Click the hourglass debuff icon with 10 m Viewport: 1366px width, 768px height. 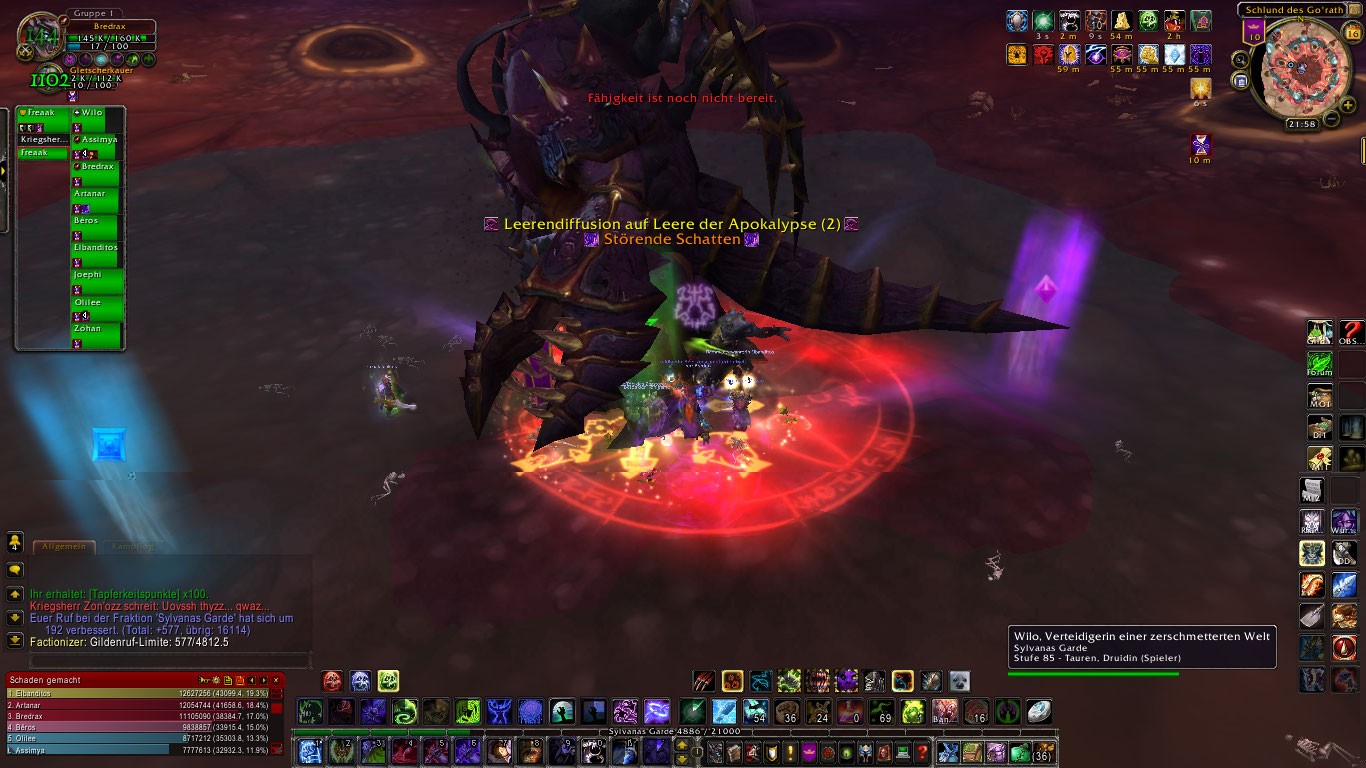1200,145
